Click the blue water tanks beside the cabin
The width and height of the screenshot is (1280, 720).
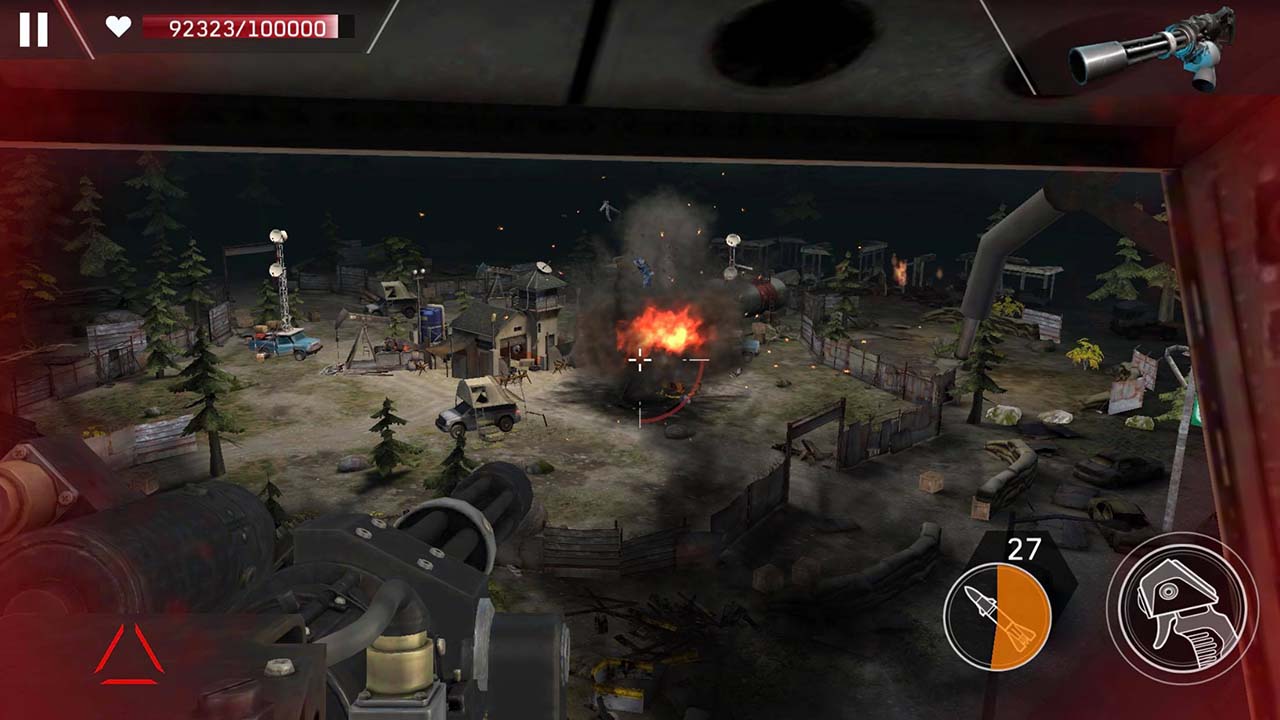(432, 324)
